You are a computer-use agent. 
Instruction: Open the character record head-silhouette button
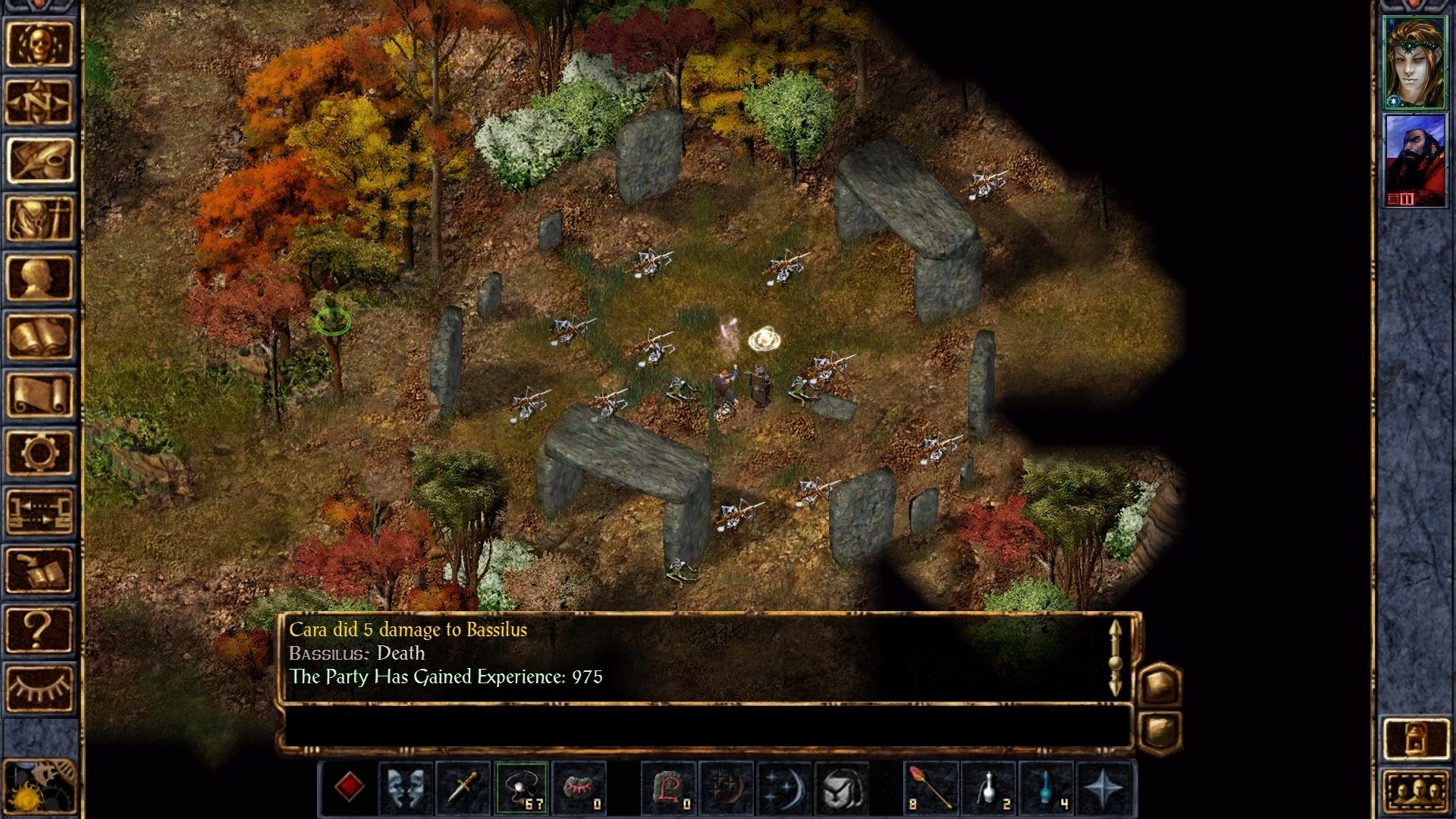click(39, 278)
